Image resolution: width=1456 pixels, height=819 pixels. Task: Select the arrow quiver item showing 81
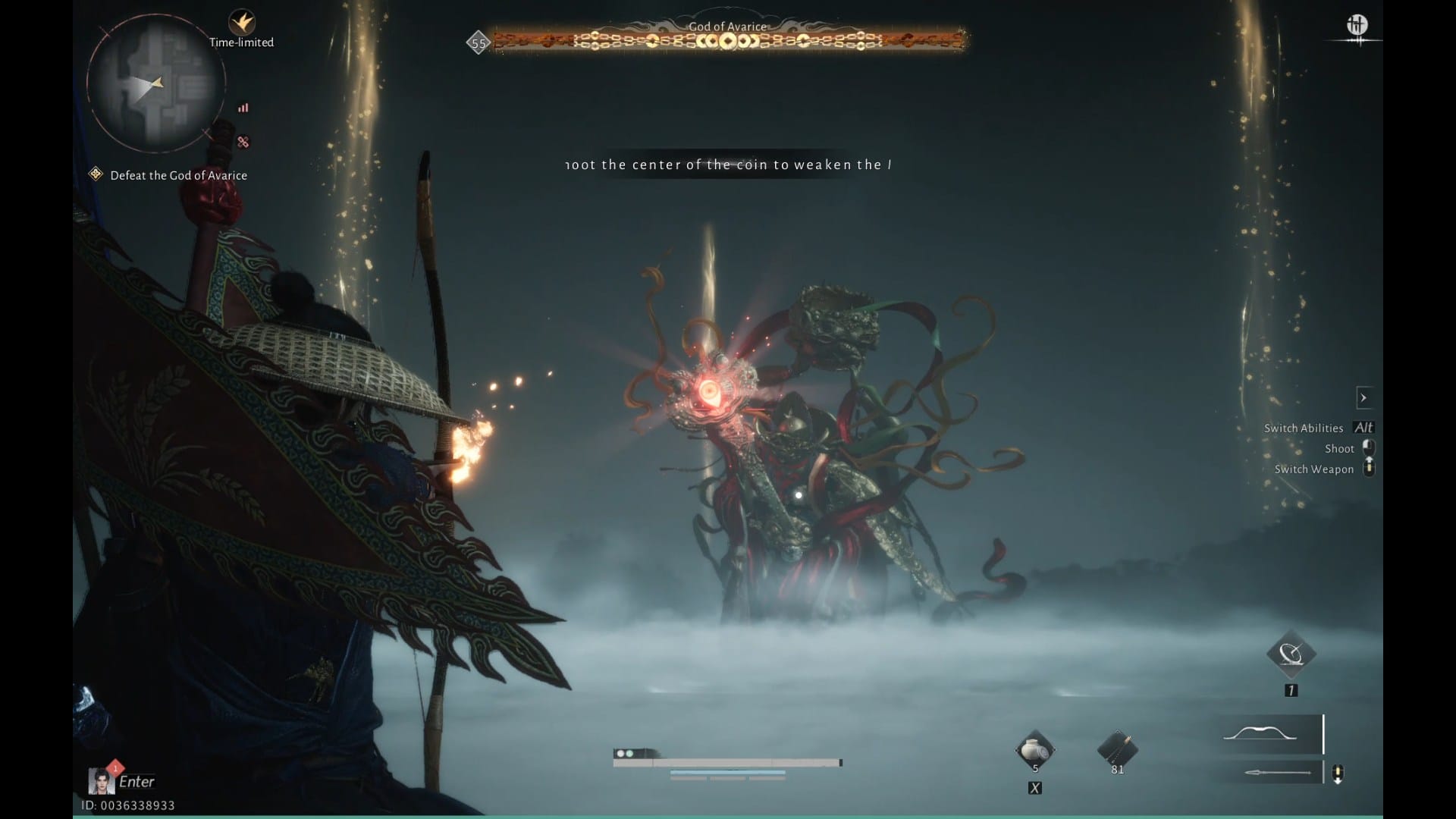[1117, 750]
